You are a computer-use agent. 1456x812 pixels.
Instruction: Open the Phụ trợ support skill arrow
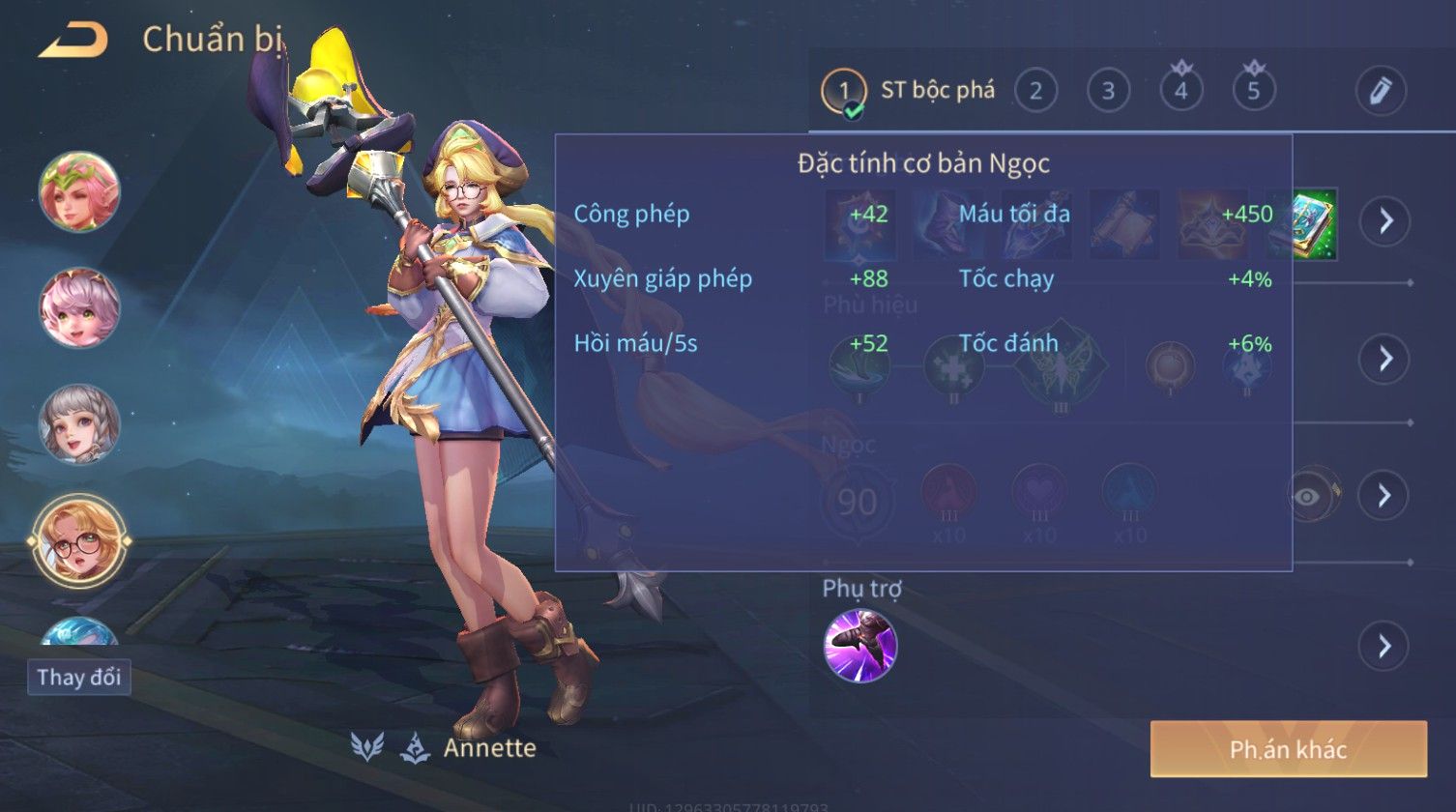[x=1384, y=646]
